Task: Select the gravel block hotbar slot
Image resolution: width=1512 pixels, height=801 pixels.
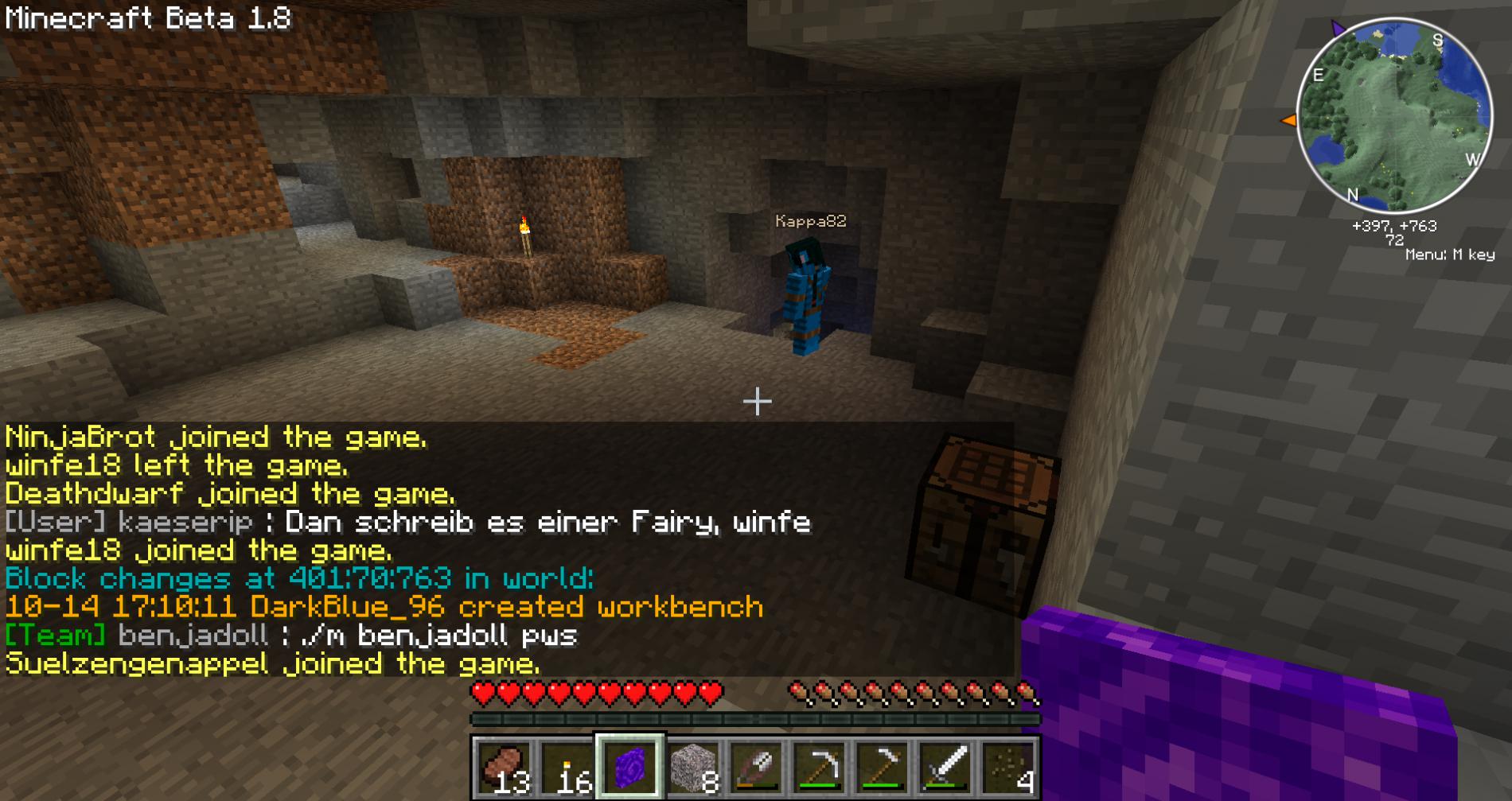Action: click(x=693, y=768)
